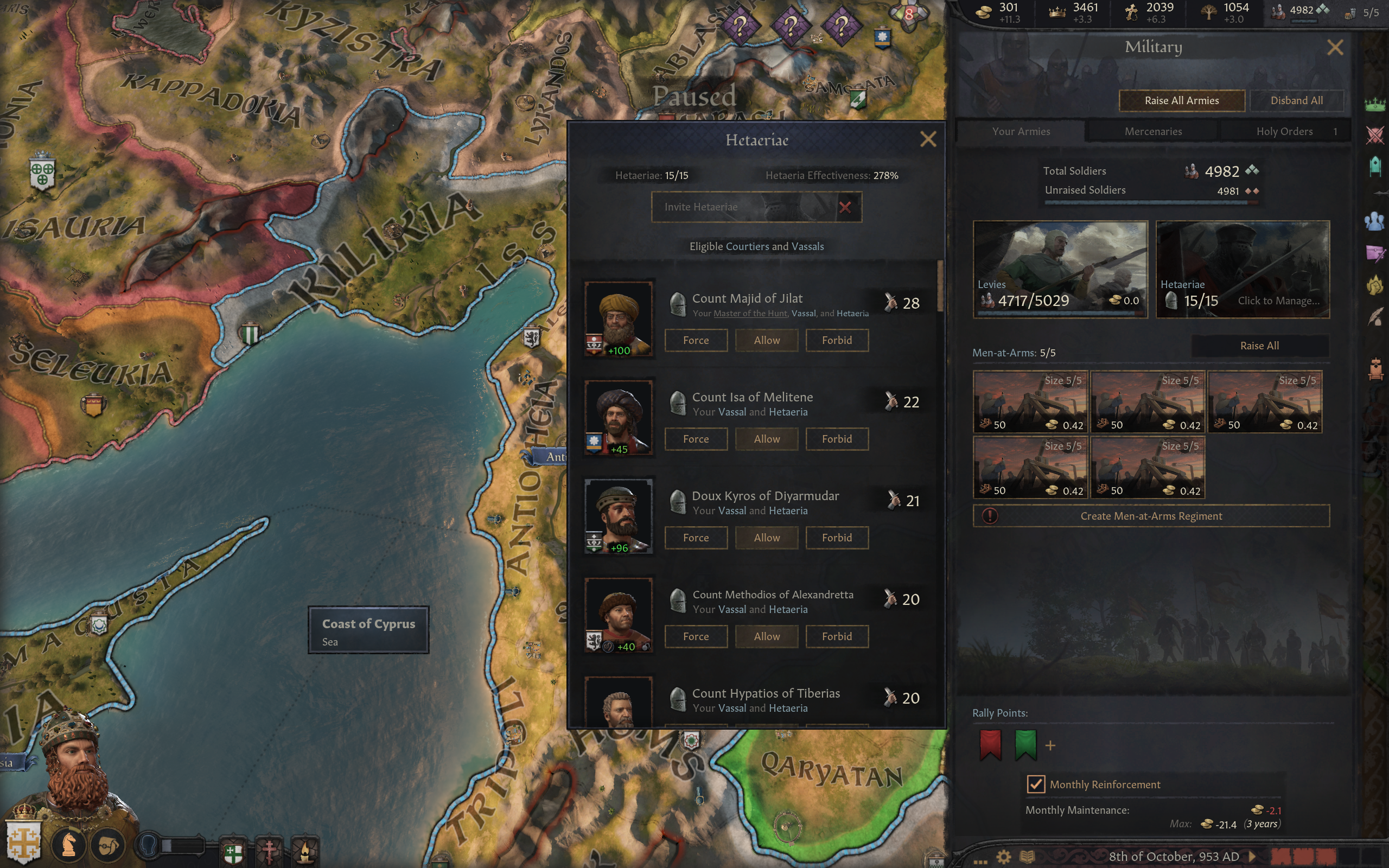Screen dimensions: 1389x868
Task: Select the Your Armies tab
Action: point(1021,131)
